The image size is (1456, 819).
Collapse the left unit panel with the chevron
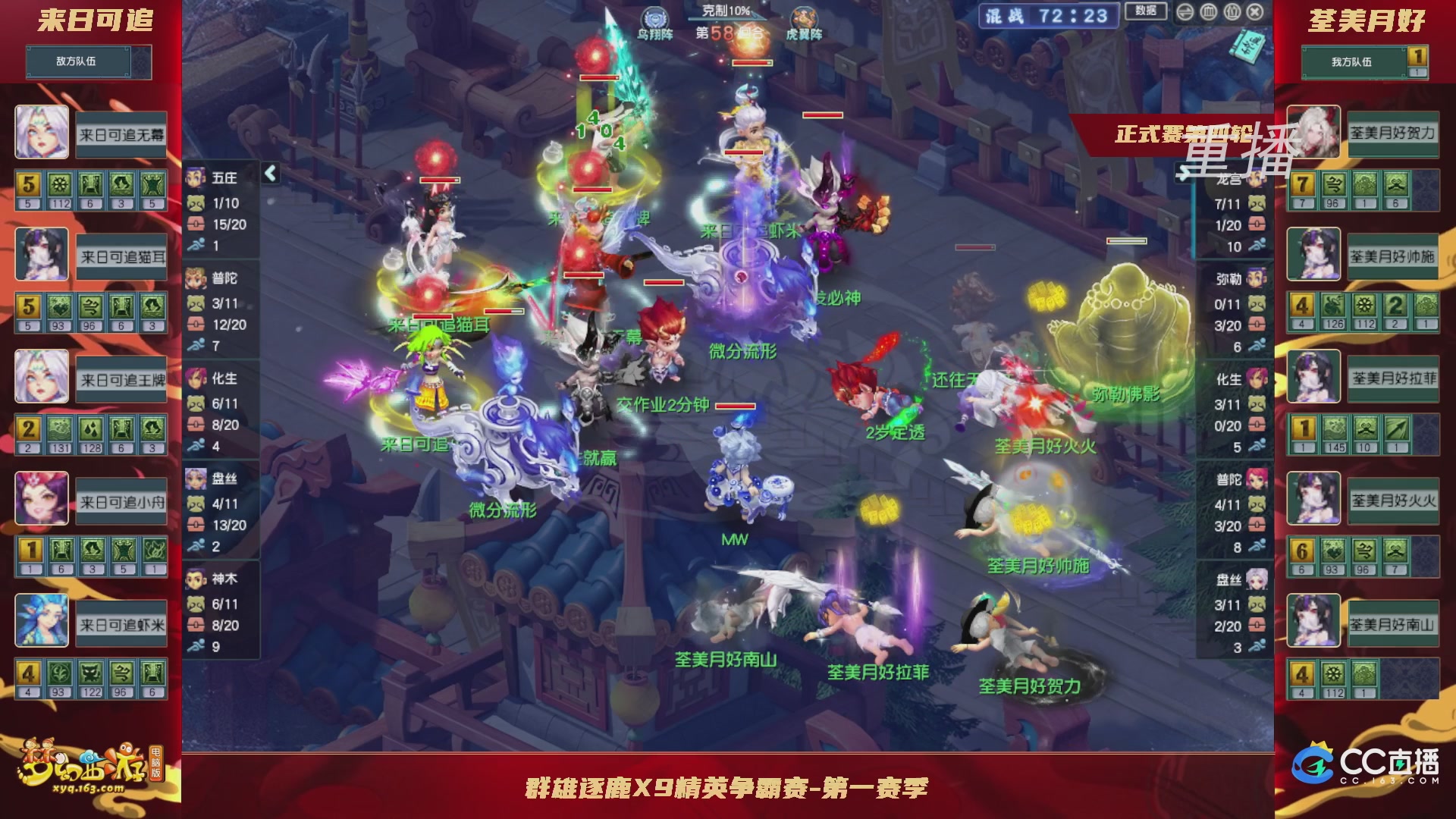[269, 174]
